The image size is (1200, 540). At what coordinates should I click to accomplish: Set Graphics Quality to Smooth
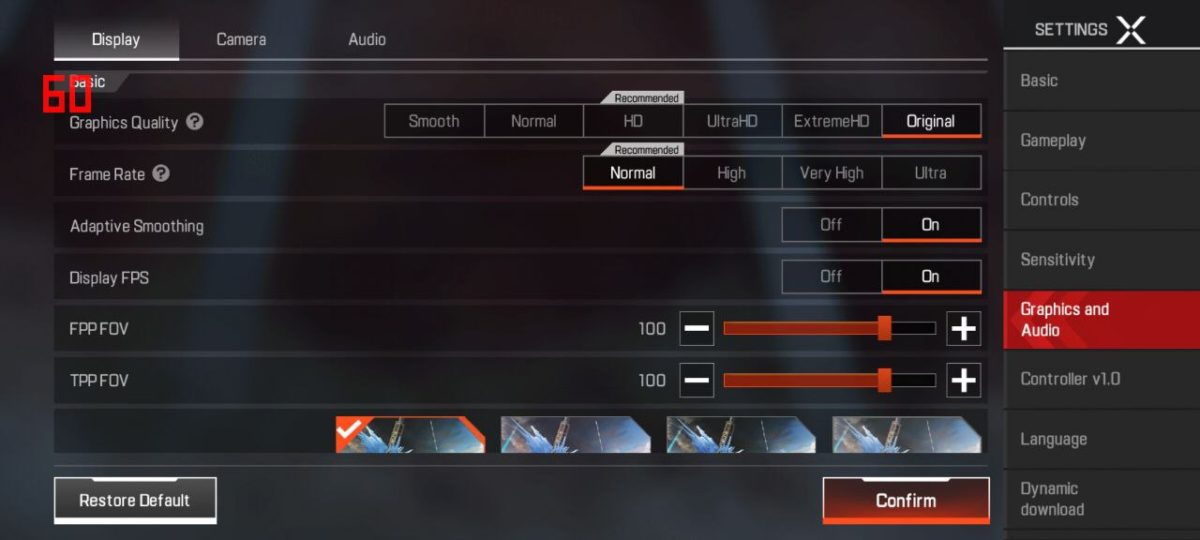434,121
